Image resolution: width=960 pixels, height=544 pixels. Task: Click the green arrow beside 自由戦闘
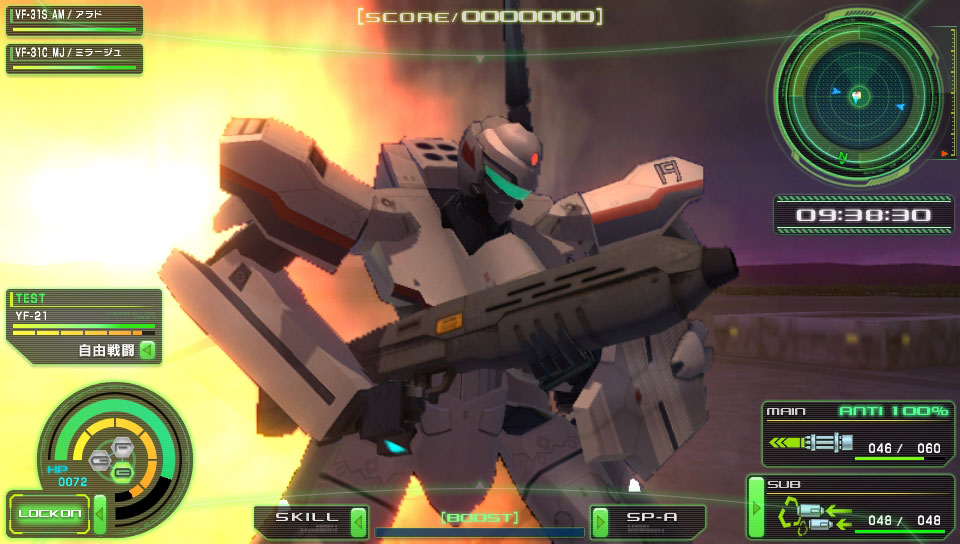coord(147,350)
